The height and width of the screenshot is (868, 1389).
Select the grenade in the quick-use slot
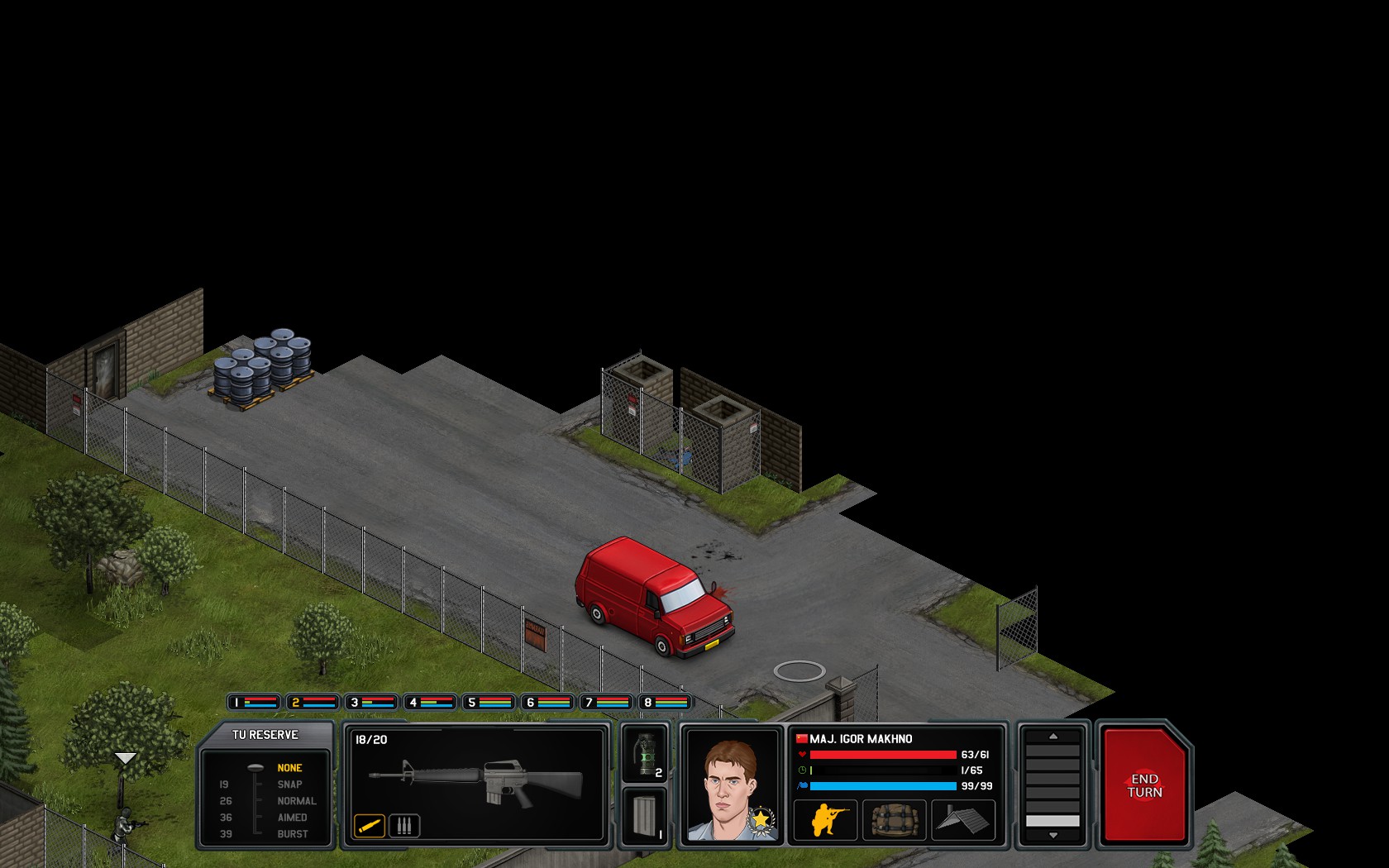(x=649, y=754)
